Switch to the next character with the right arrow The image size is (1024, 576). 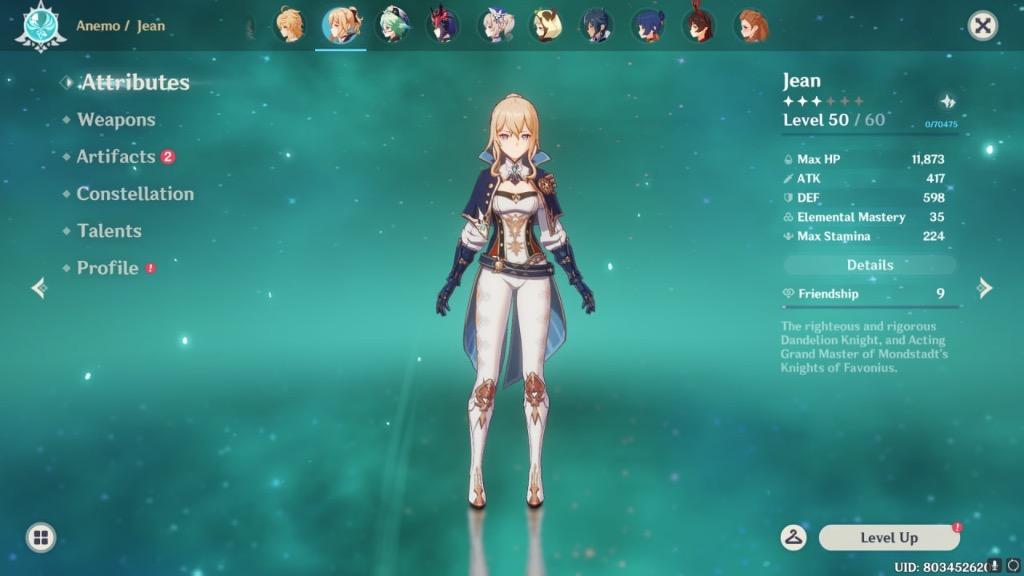(985, 289)
